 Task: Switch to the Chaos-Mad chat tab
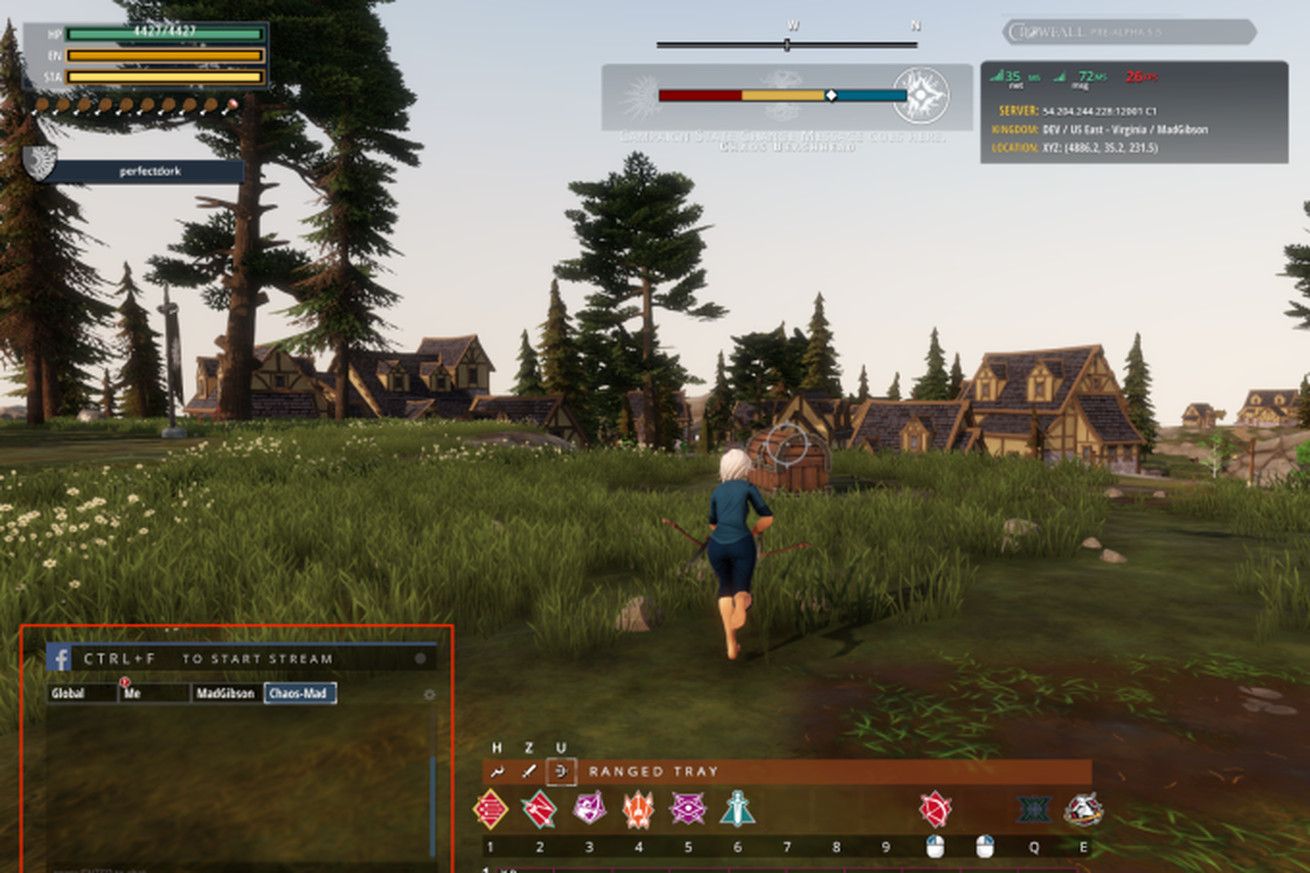pyautogui.click(x=300, y=693)
